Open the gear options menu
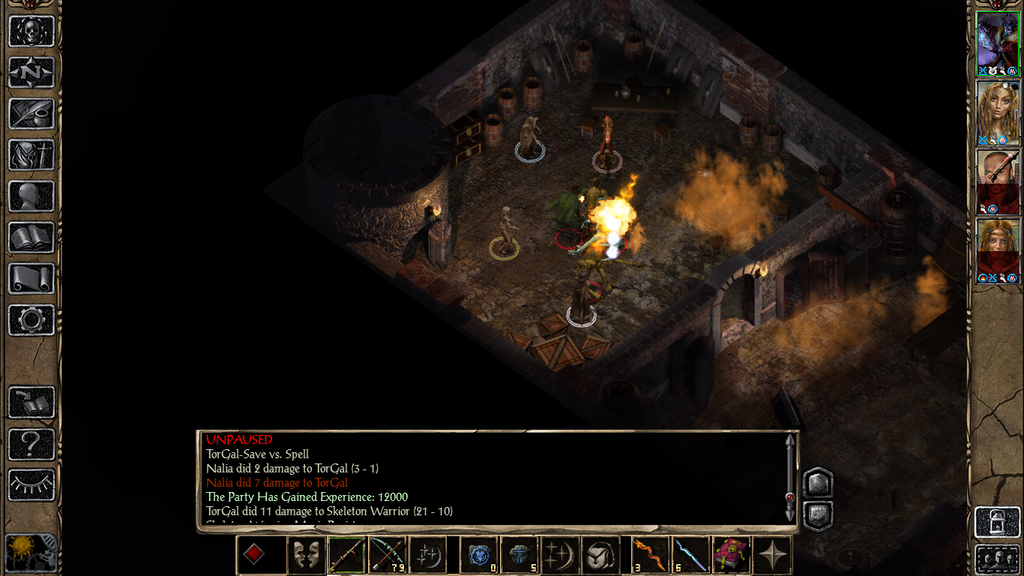This screenshot has width=1024, height=576. (x=31, y=320)
